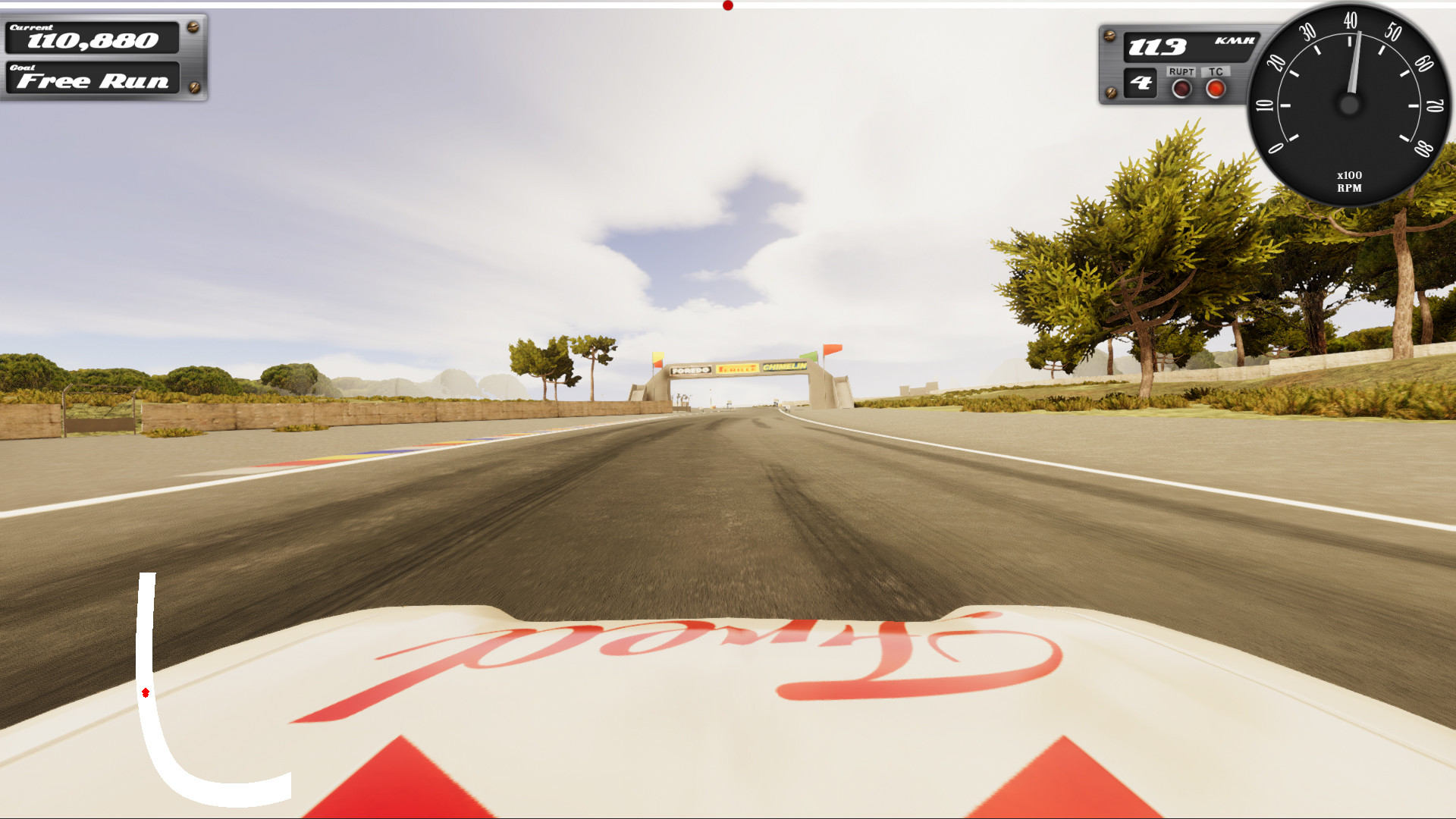Click the CHIMELIN banner on the gantry
The width and height of the screenshot is (1456, 819).
pos(784,367)
